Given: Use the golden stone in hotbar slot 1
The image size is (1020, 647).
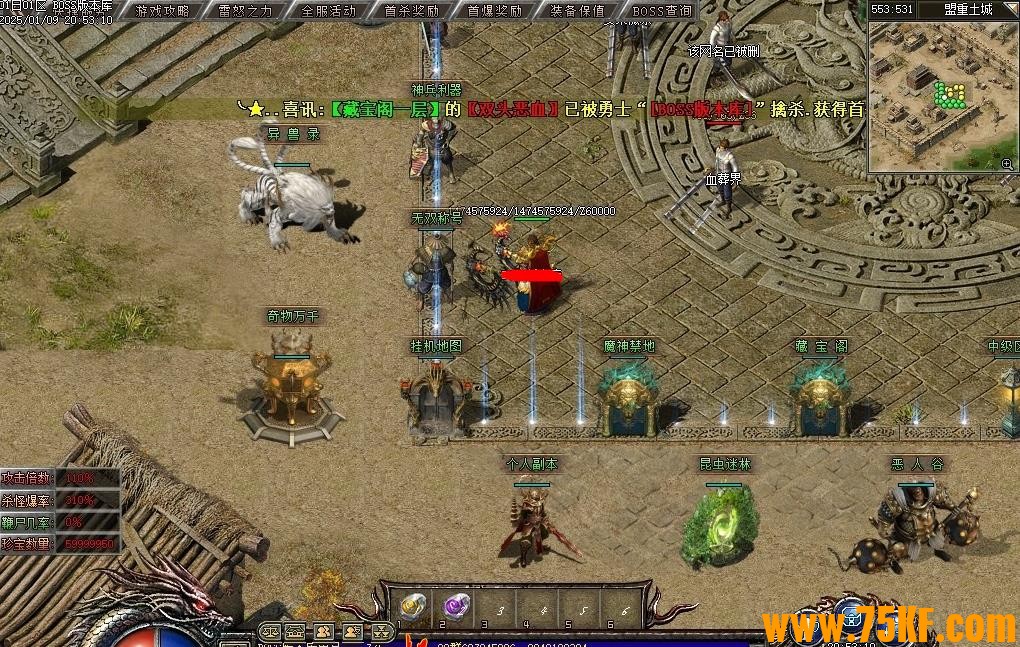Looking at the screenshot, I should coord(413,606).
